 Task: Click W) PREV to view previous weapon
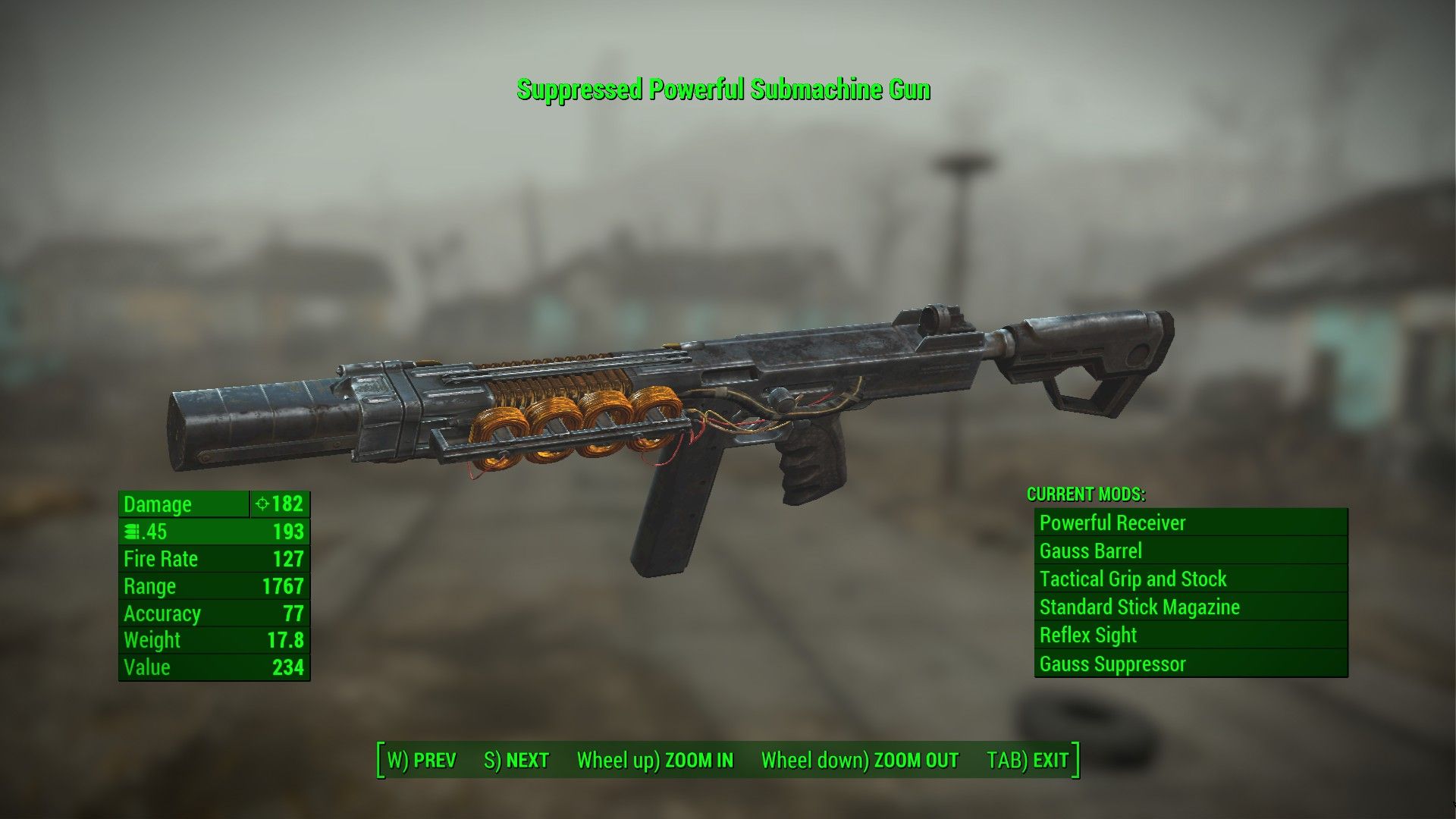pyautogui.click(x=422, y=759)
